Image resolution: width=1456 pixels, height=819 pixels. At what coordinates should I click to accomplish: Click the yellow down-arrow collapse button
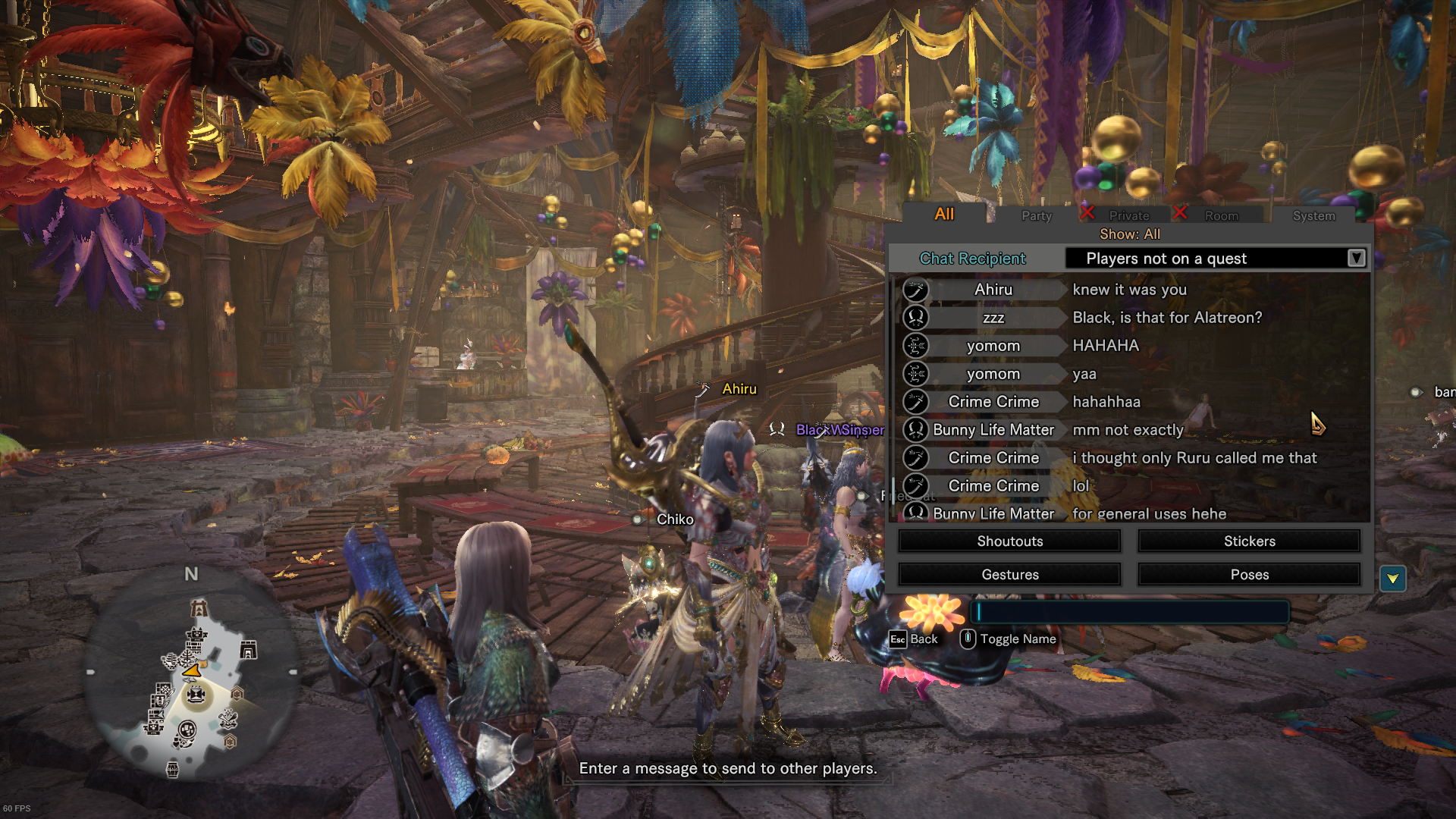pos(1392,579)
